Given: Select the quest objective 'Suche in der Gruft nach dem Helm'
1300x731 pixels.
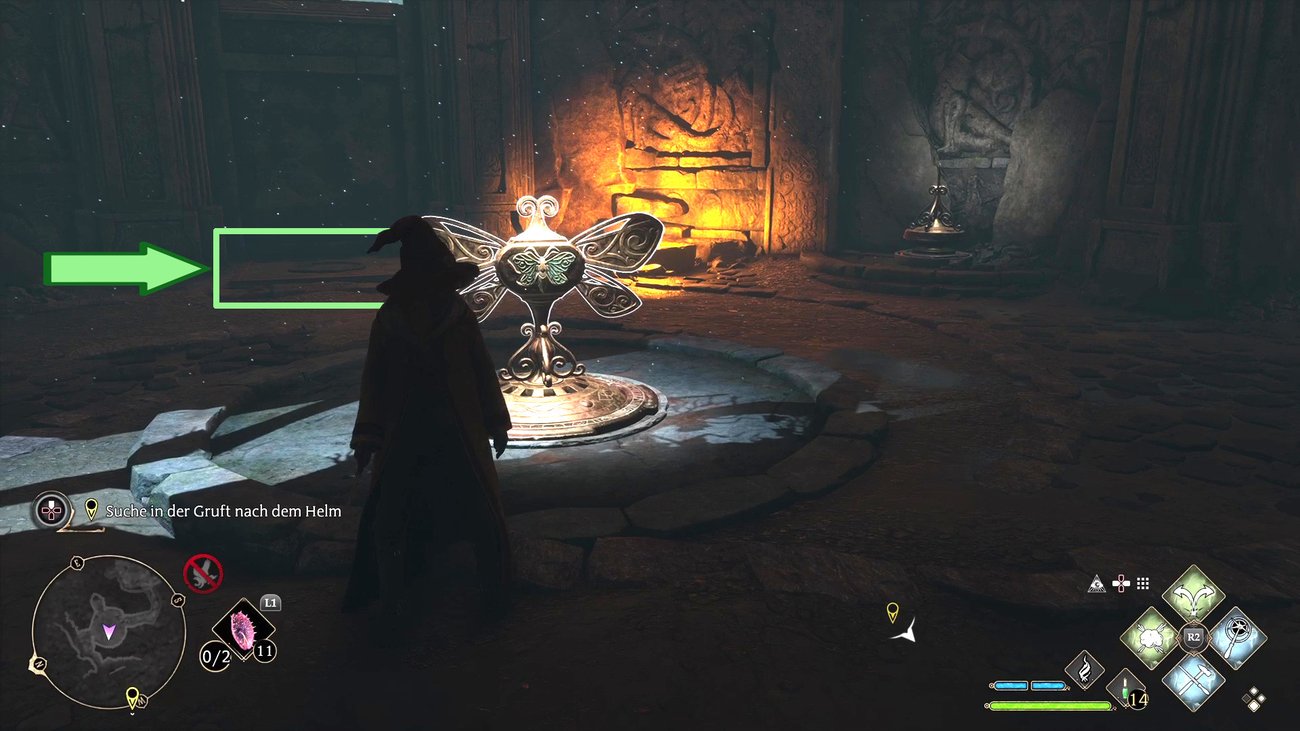Looking at the screenshot, I should click(223, 511).
